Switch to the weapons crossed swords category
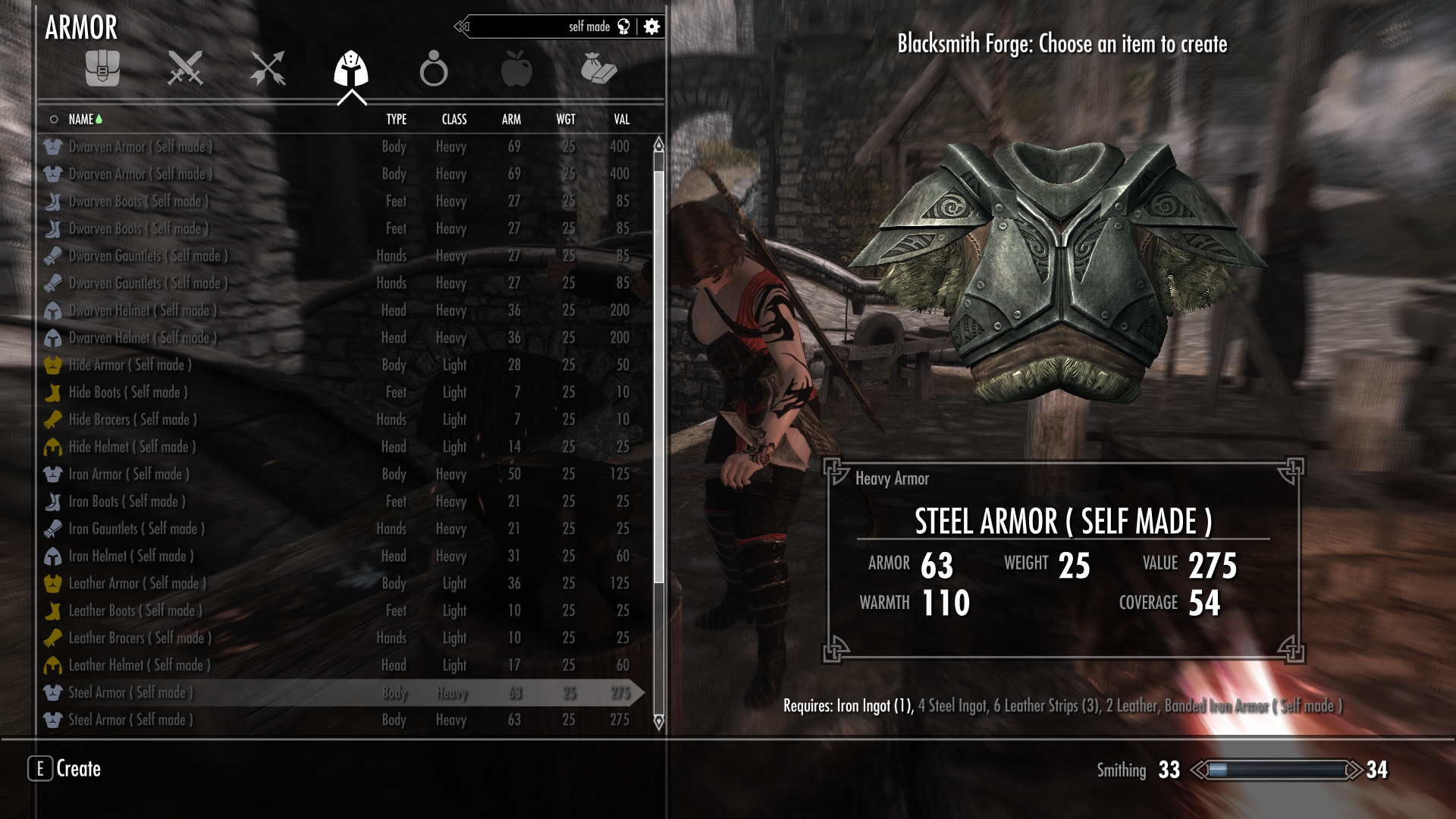1456x819 pixels. pyautogui.click(x=185, y=68)
